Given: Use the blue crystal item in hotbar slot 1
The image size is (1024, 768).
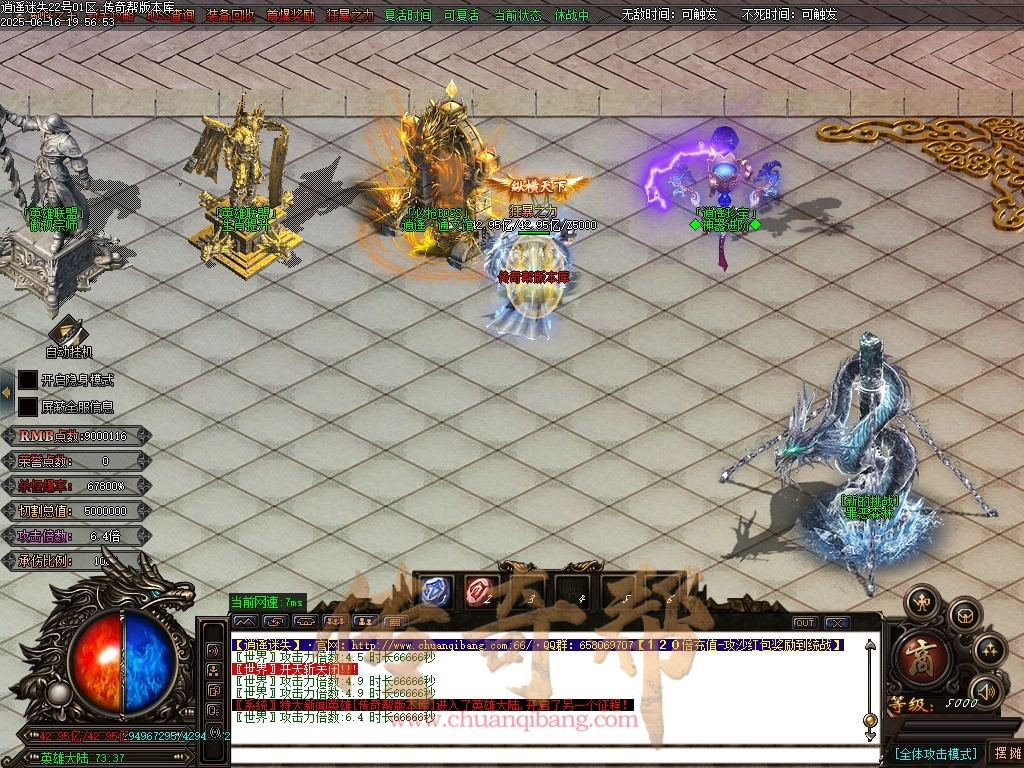Looking at the screenshot, I should 438,592.
